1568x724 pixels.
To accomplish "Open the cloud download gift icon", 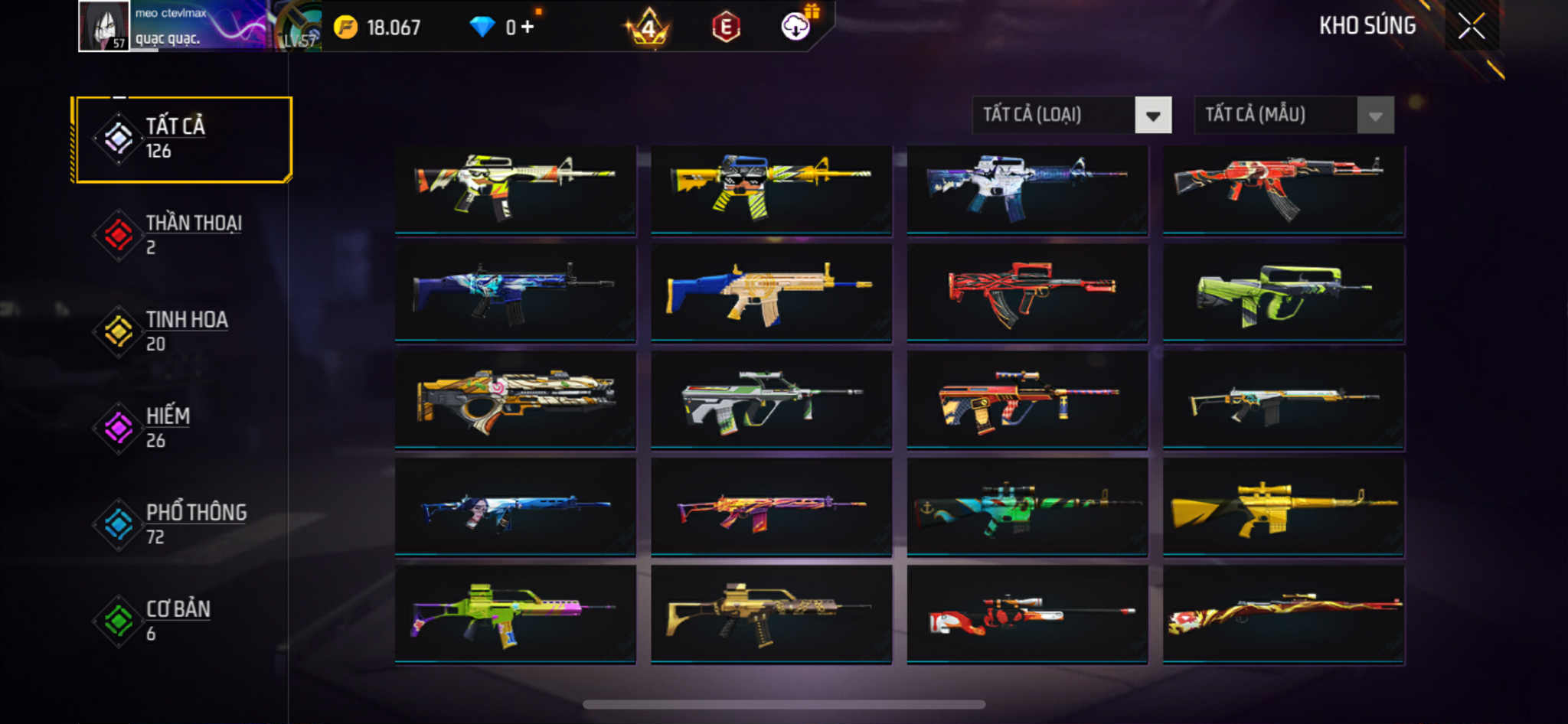I will (x=796, y=26).
